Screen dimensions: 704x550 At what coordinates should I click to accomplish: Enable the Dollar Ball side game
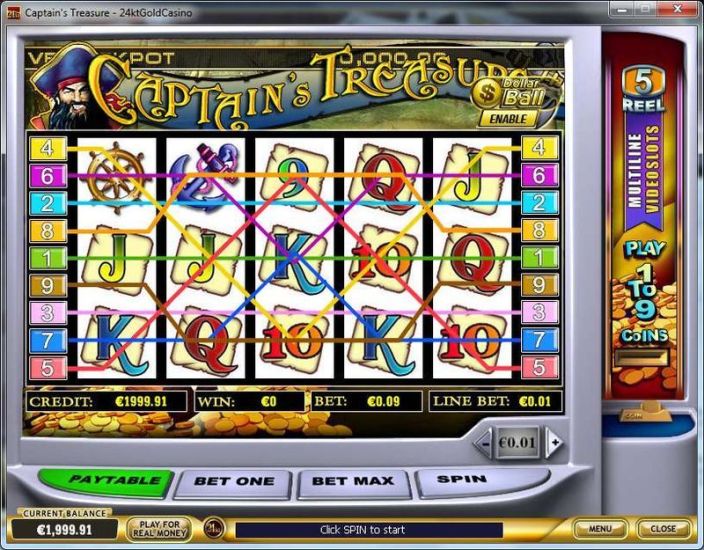pos(508,118)
